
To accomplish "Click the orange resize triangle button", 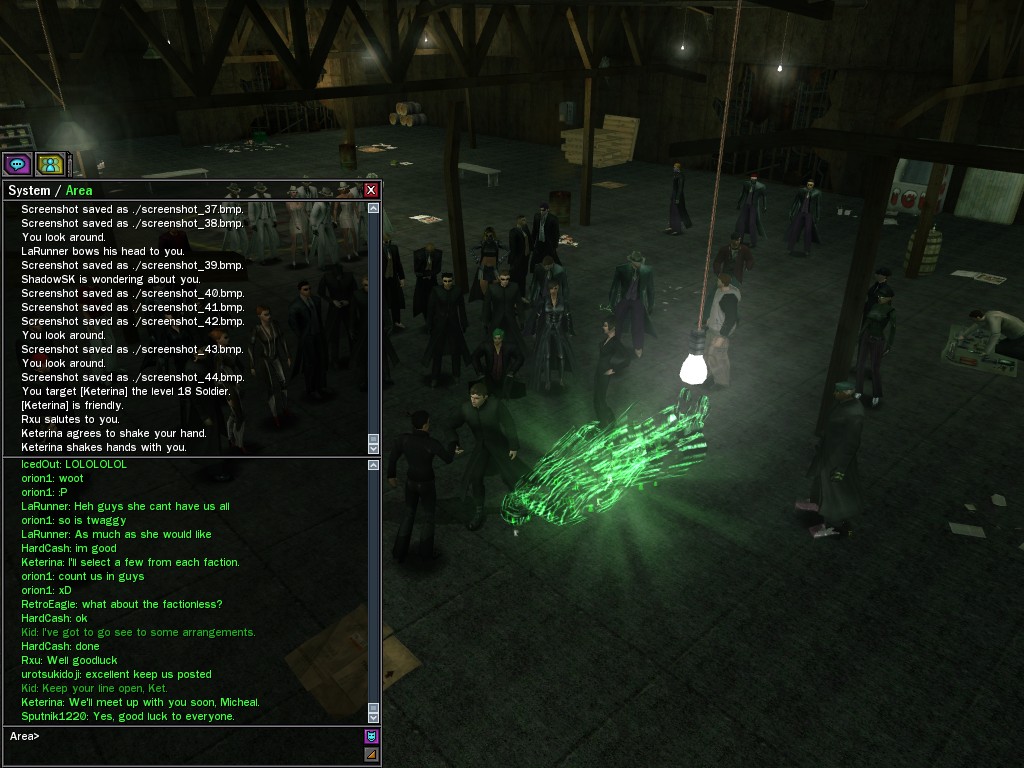I will pyautogui.click(x=371, y=754).
